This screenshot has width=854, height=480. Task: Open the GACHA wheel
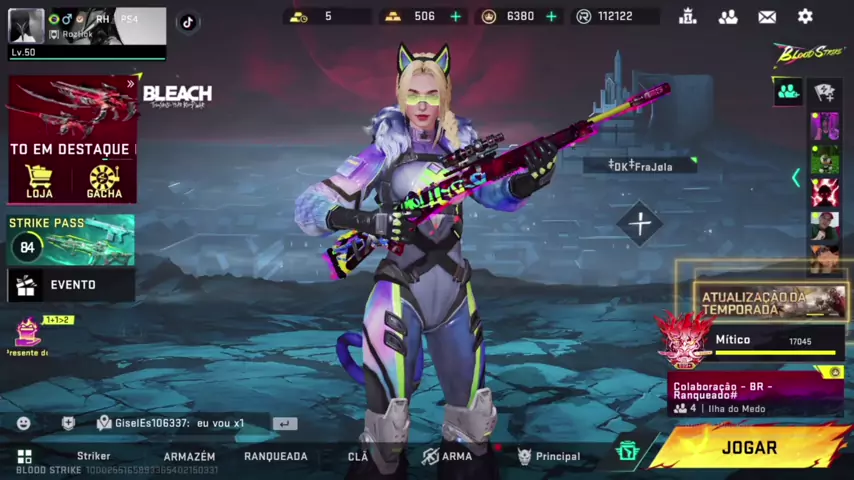coord(104,182)
